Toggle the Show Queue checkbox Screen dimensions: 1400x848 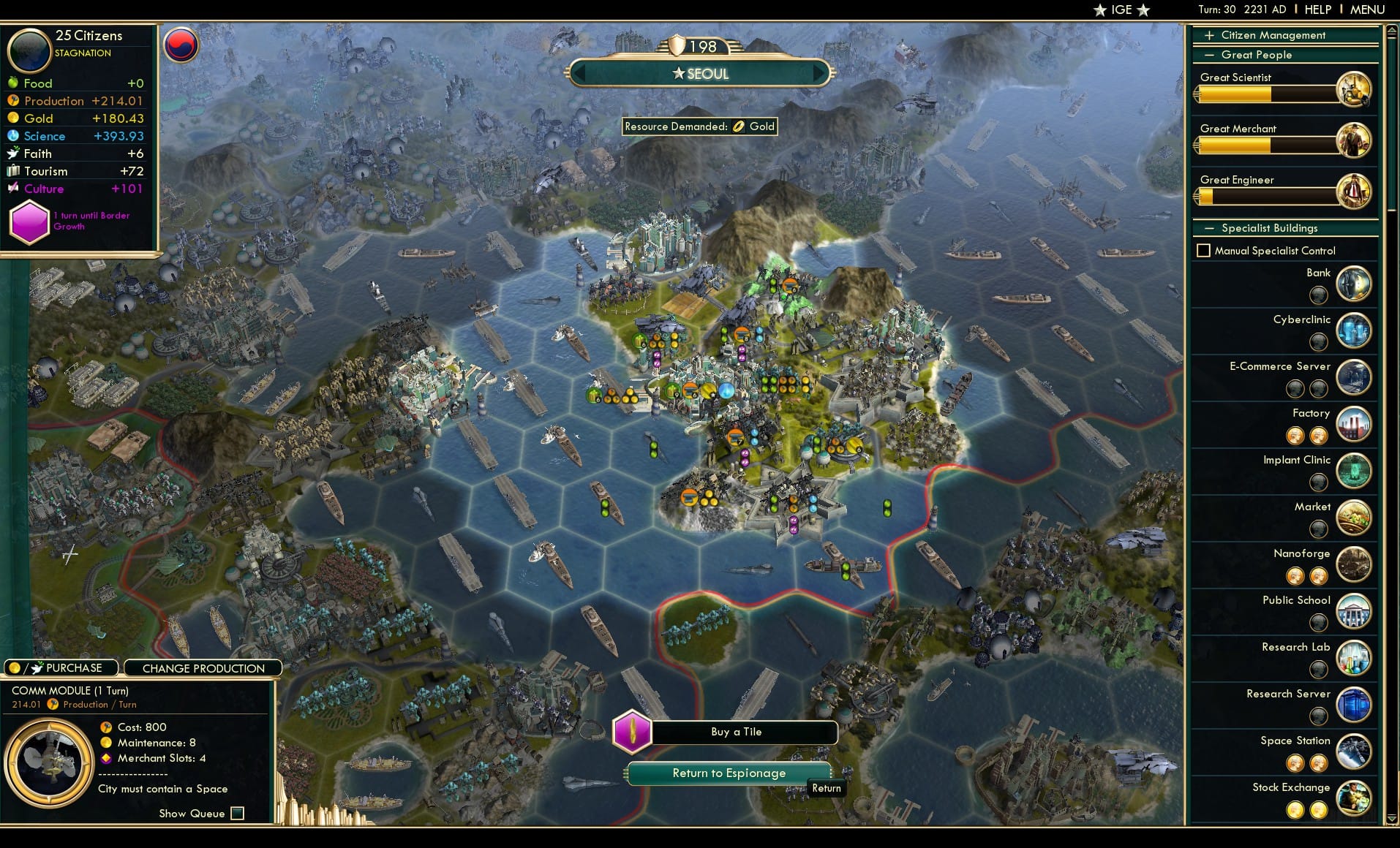tap(237, 813)
